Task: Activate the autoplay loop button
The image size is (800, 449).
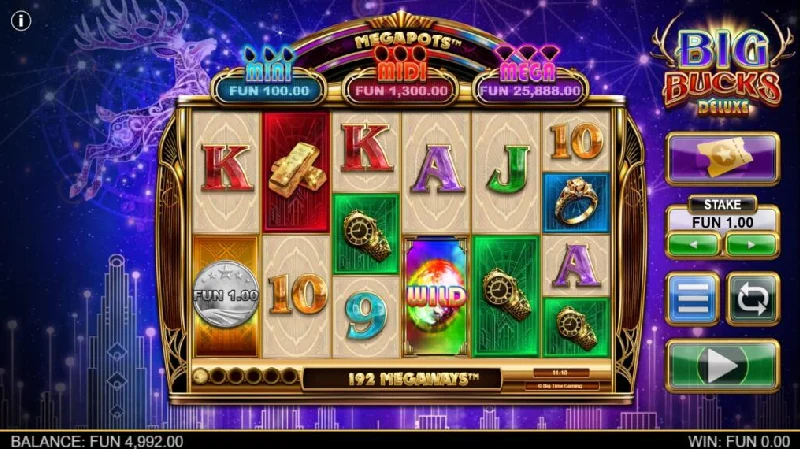Action: (752, 299)
